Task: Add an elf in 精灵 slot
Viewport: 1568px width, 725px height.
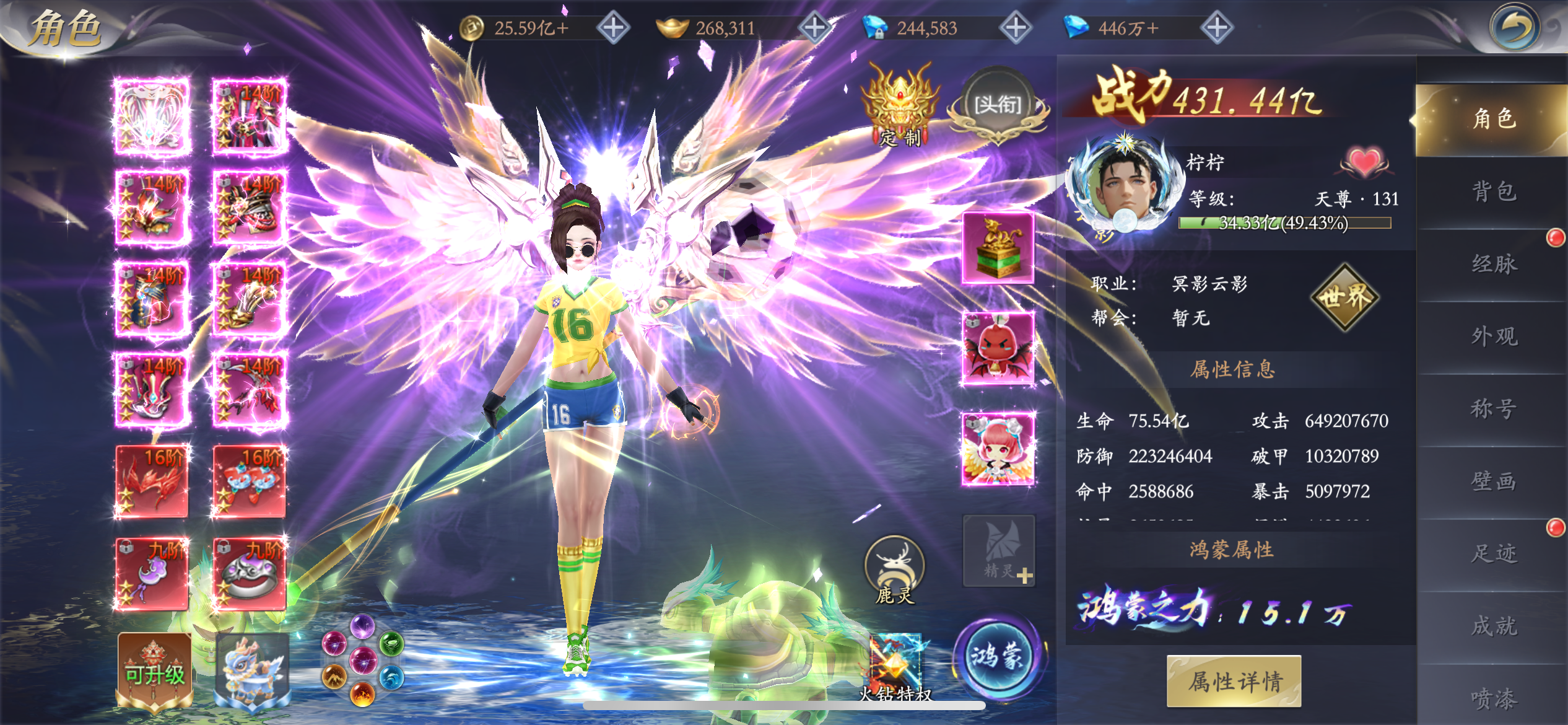Action: [x=998, y=551]
